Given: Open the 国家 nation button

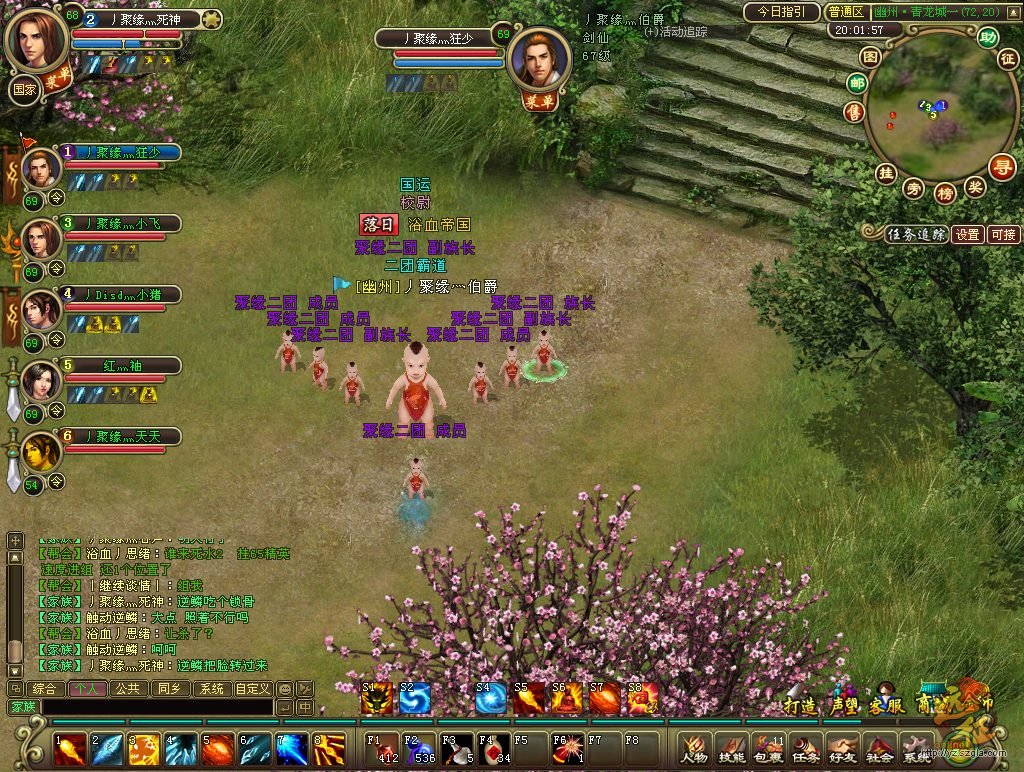Looking at the screenshot, I should coord(24,88).
